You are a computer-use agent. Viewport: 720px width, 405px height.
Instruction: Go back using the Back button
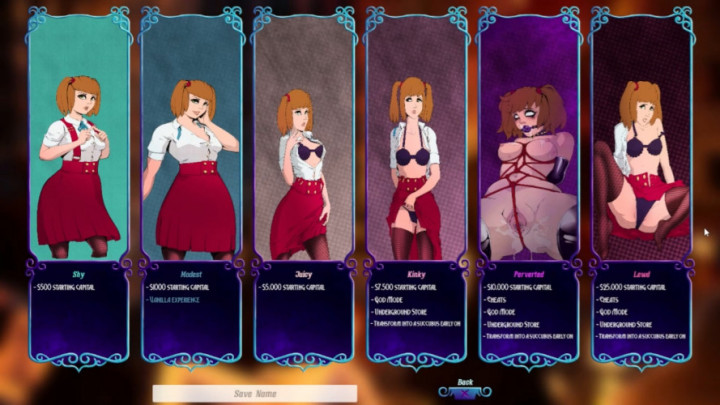464,387
